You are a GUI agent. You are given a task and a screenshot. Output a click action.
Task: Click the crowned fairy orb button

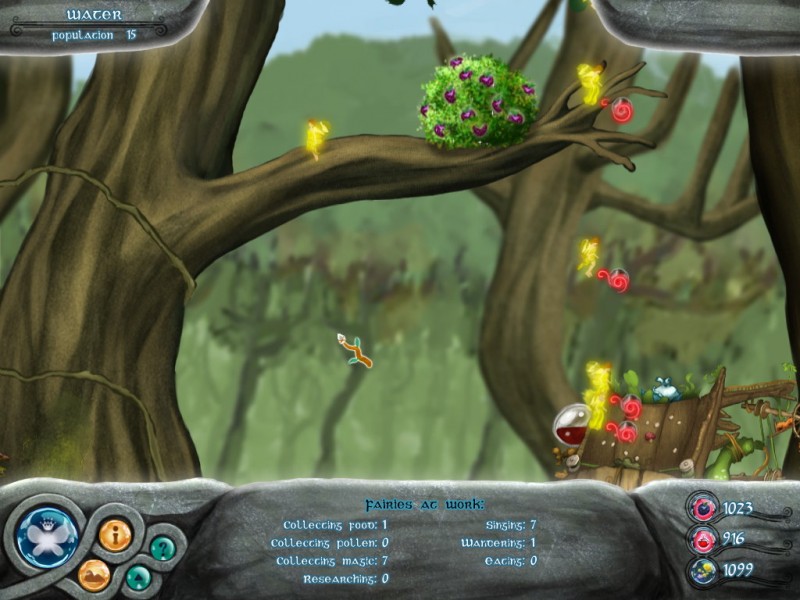coord(47,536)
